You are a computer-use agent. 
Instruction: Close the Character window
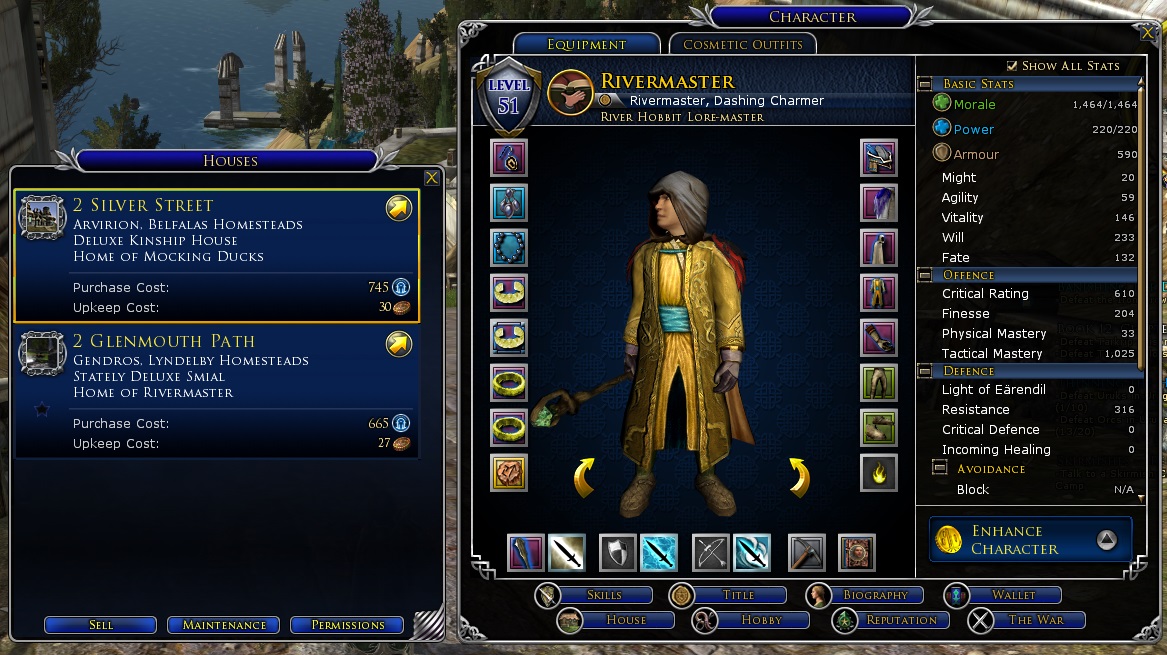point(1146,32)
